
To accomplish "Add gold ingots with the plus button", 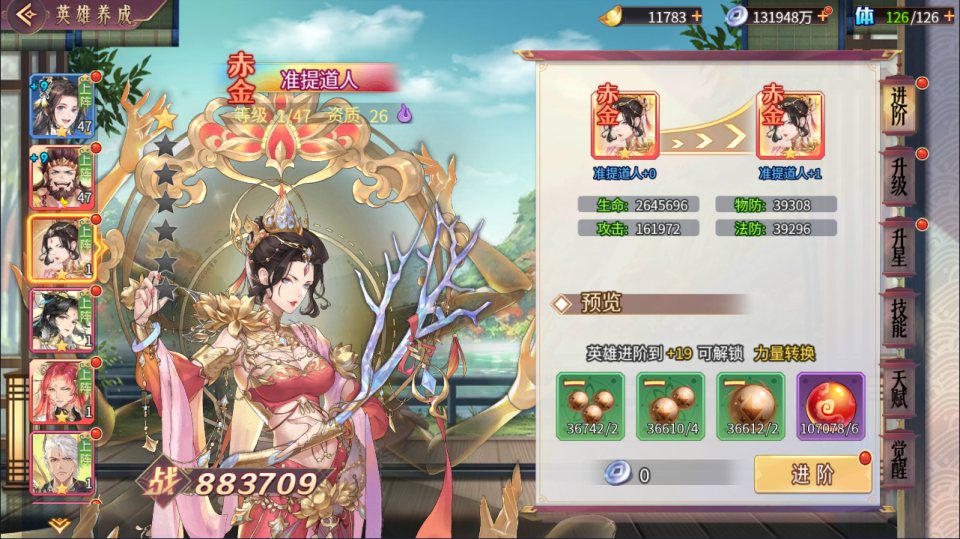I will pyautogui.click(x=696, y=16).
